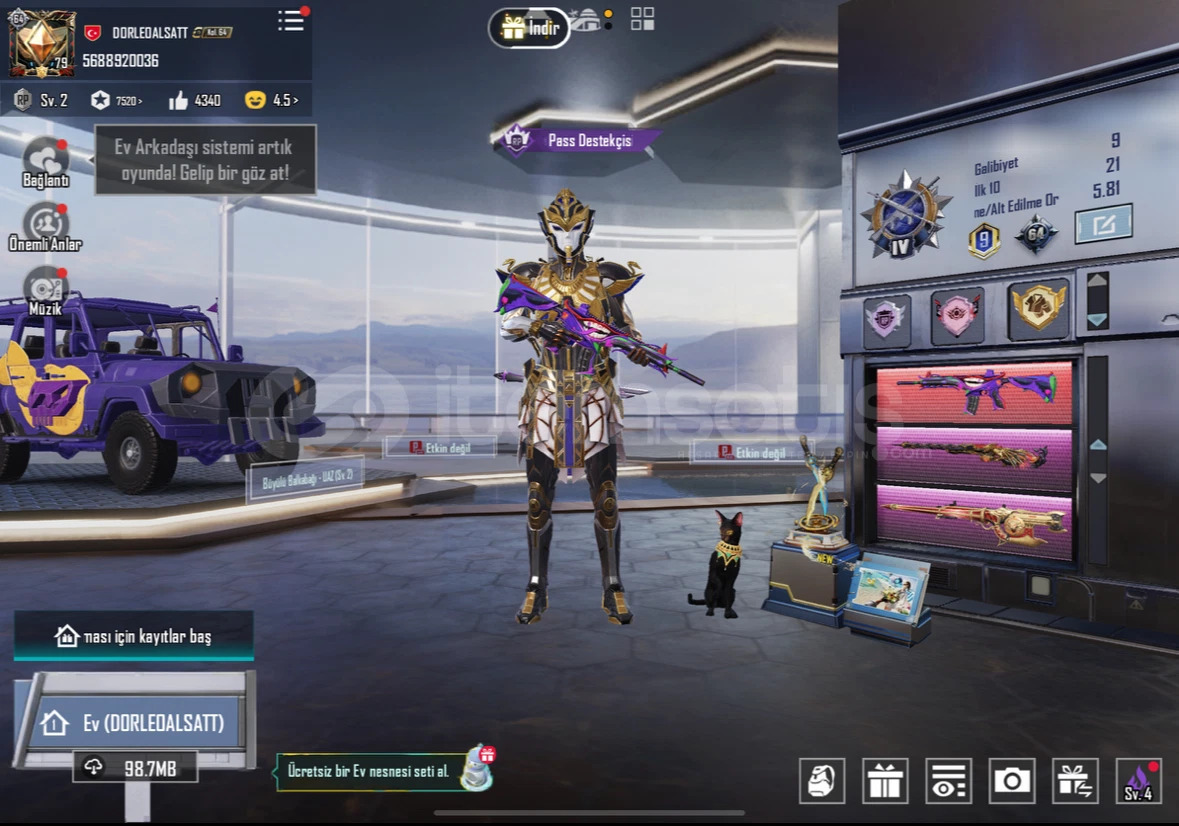Viewport: 1179px width, 826px height.
Task: Open the backpack inventory icon
Action: pyautogui.click(x=822, y=780)
